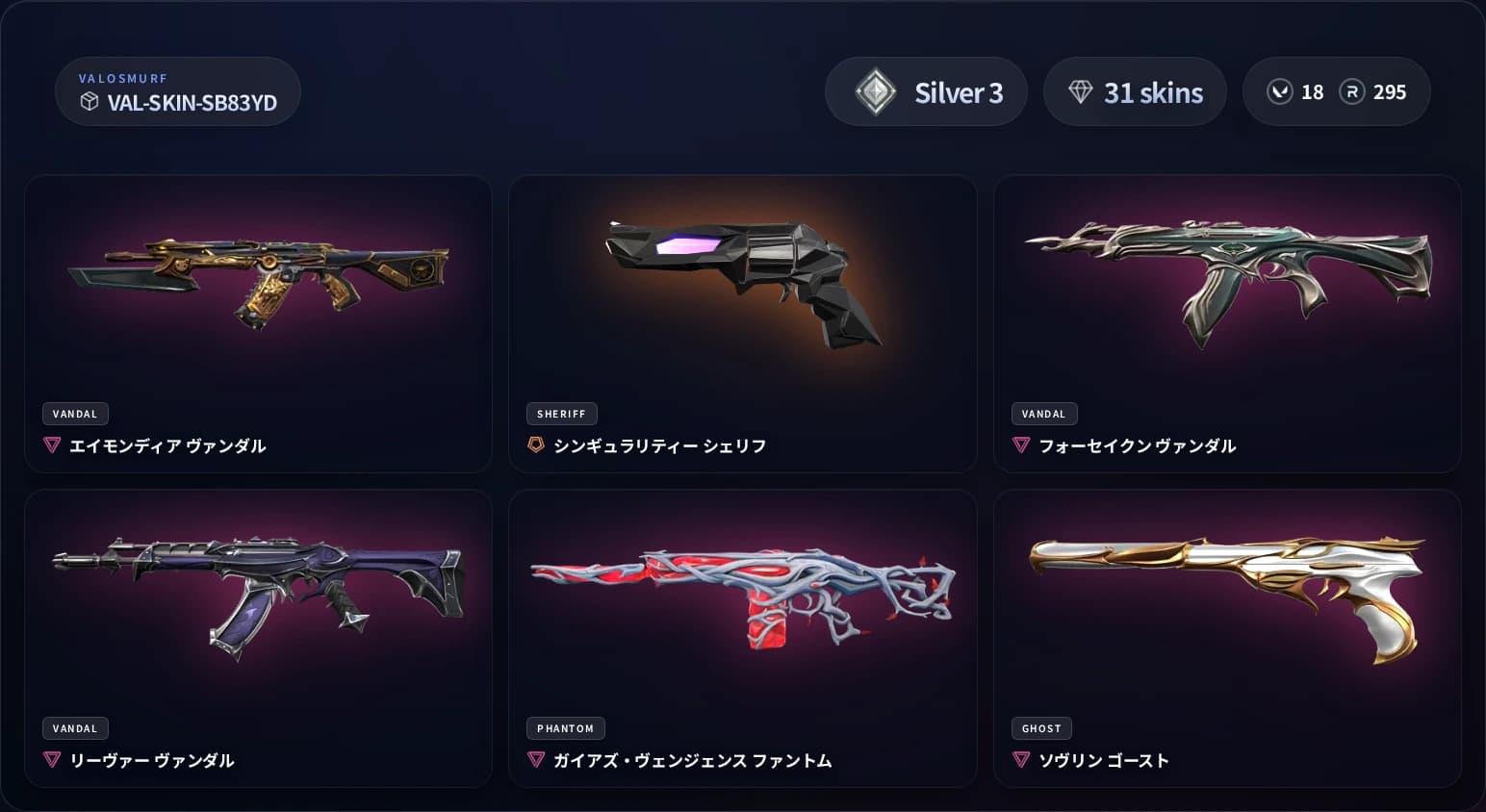
Task: Click the rarity gem beside フォーセイクン ヴァンダル
Action: coord(1020,445)
